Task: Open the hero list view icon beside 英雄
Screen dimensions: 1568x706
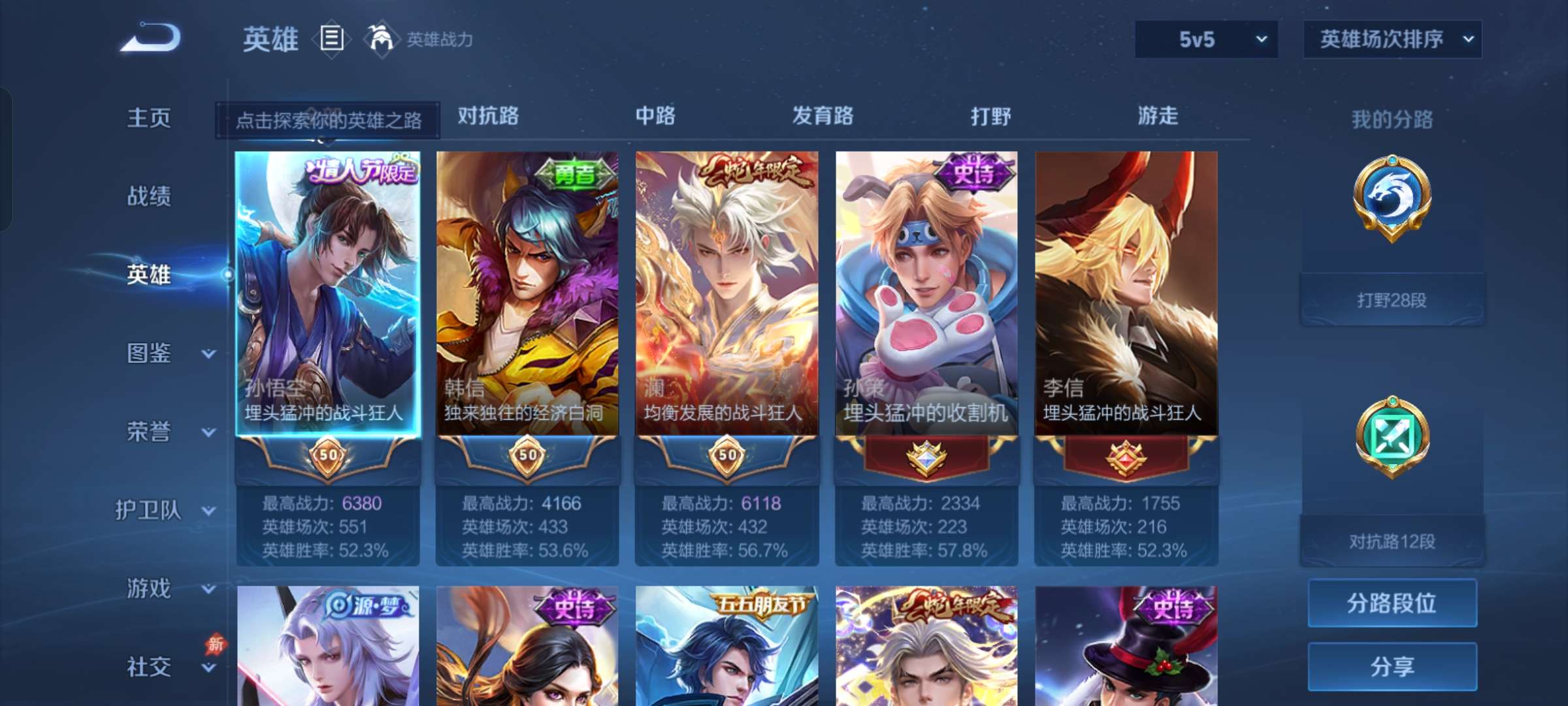Action: pos(332,39)
